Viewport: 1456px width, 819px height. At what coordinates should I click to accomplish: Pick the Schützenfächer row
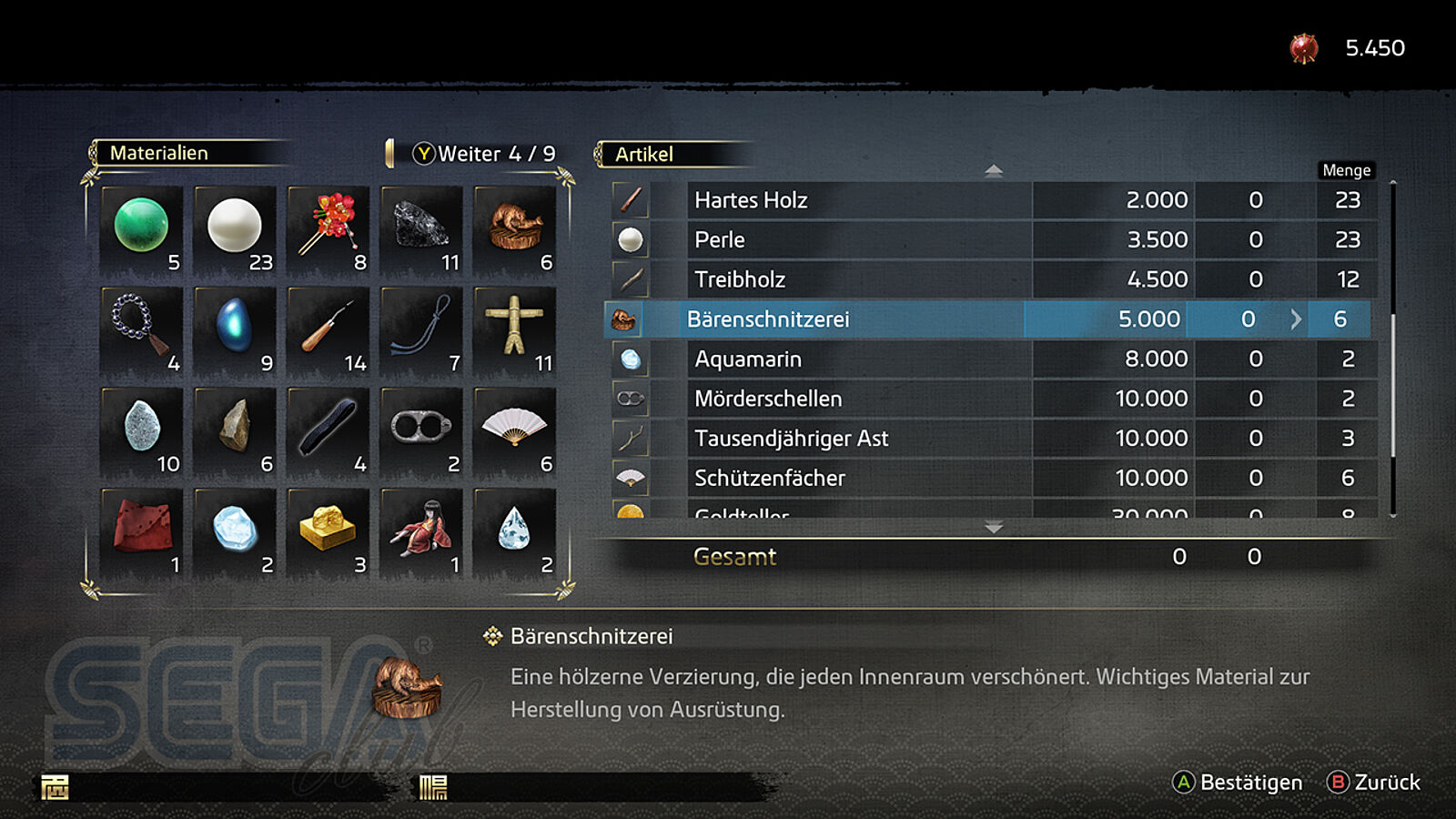point(992,478)
